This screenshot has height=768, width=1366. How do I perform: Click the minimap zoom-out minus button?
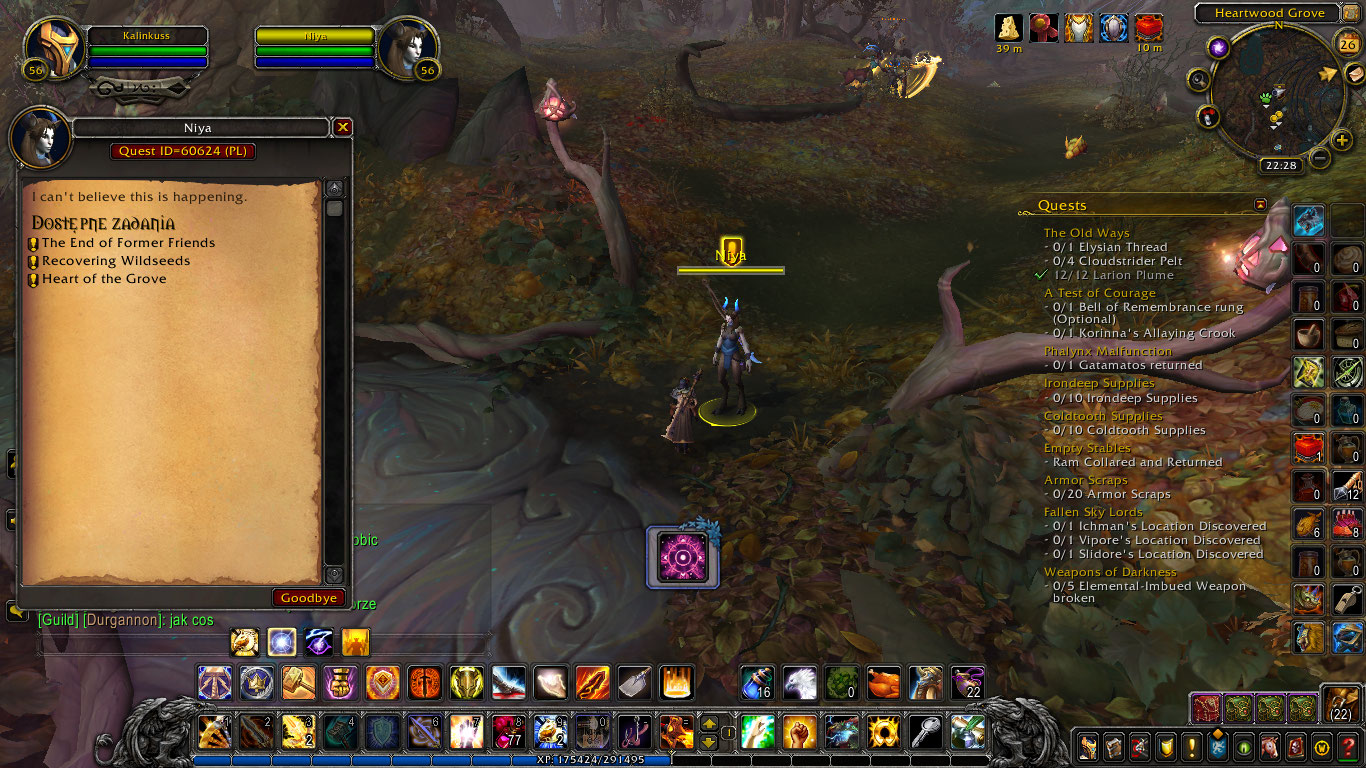(1321, 158)
